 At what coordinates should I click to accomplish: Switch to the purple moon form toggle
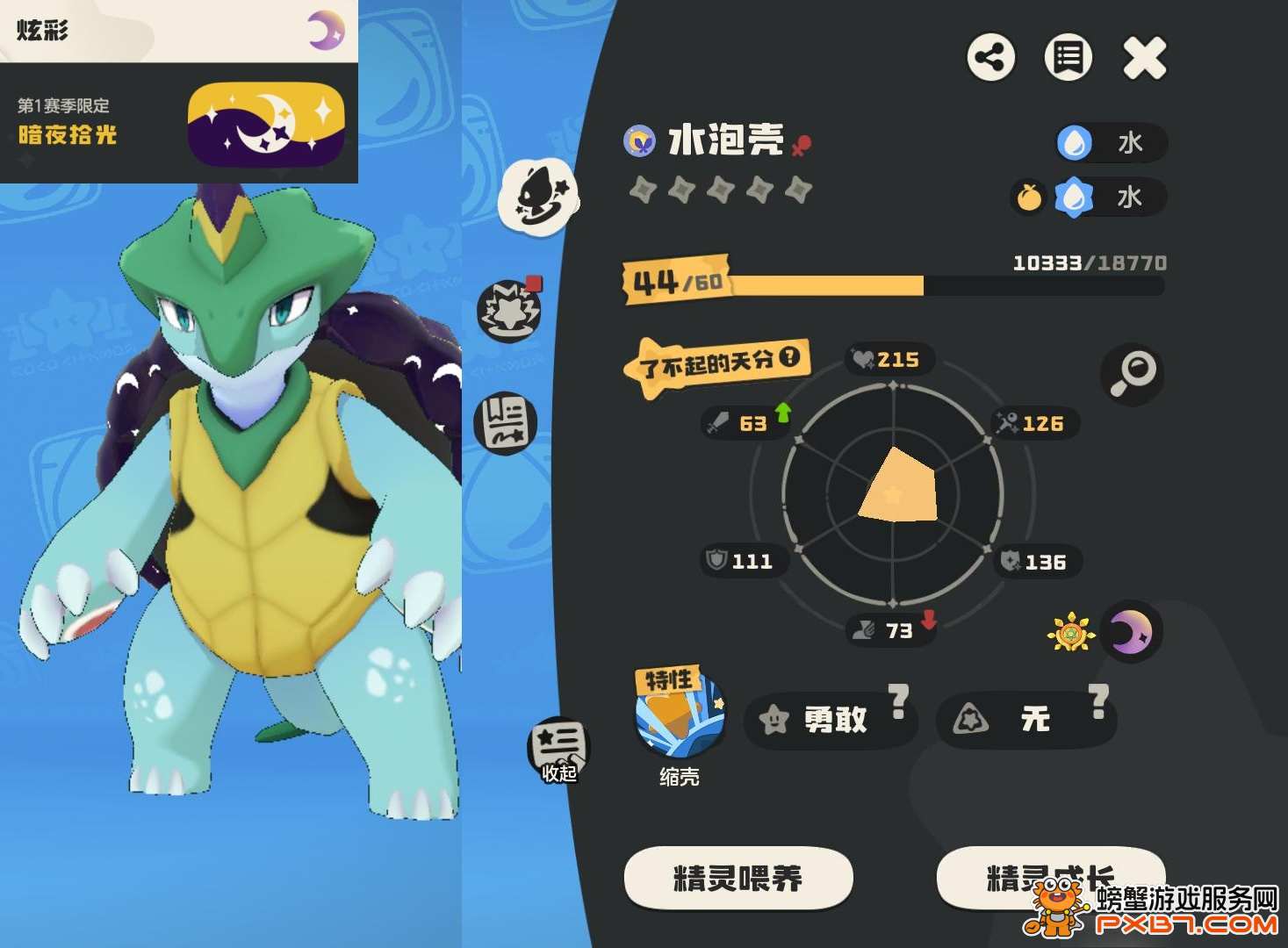[1132, 628]
